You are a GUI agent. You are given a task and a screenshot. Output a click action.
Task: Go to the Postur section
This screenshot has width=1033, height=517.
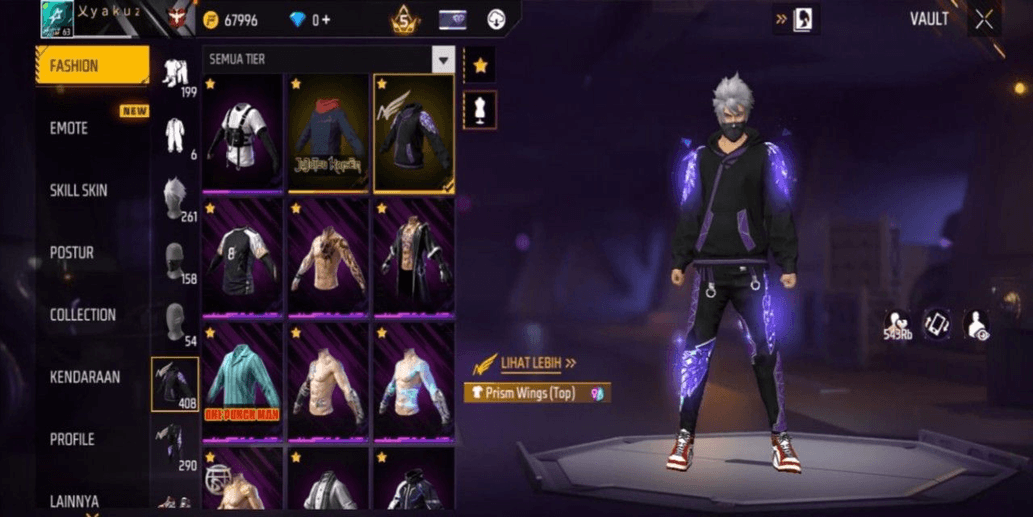click(x=72, y=253)
